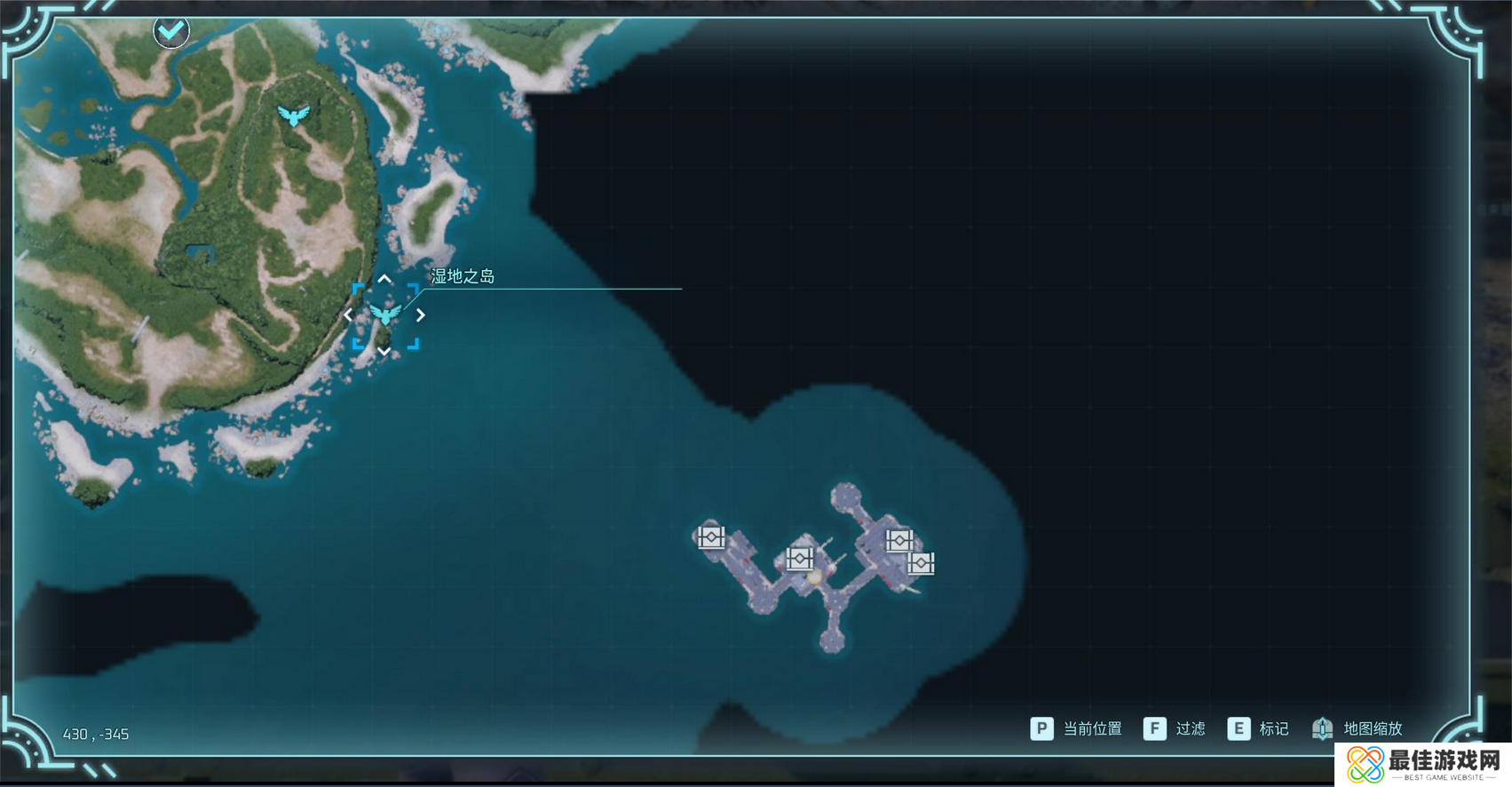Select the 湿地之岛 fast travel eagle marker
Screen dimensions: 1512x787
384,314
